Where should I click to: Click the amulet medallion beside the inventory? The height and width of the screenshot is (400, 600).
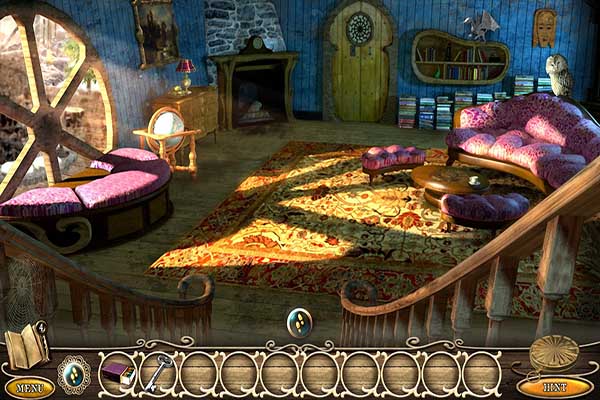74,374
